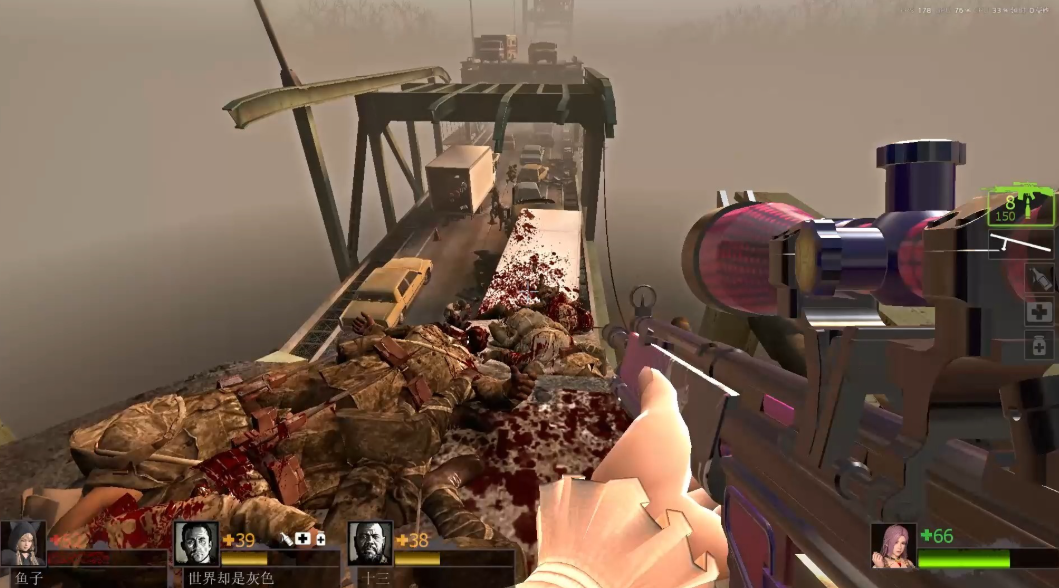The width and height of the screenshot is (1059, 588).
Task: Select the melee weapon slot
Action: [1020, 243]
